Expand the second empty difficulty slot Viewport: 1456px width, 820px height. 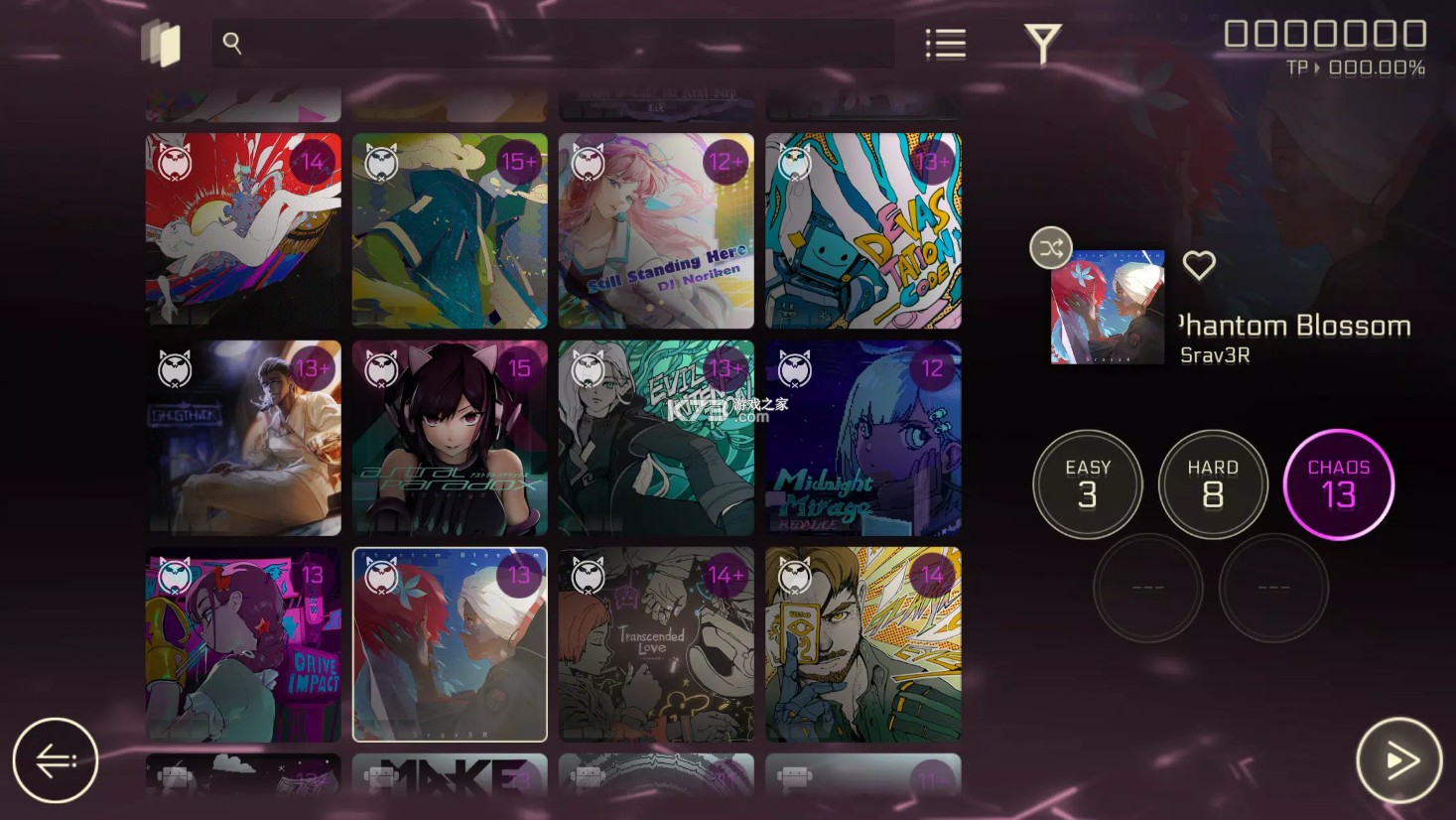(x=1273, y=588)
